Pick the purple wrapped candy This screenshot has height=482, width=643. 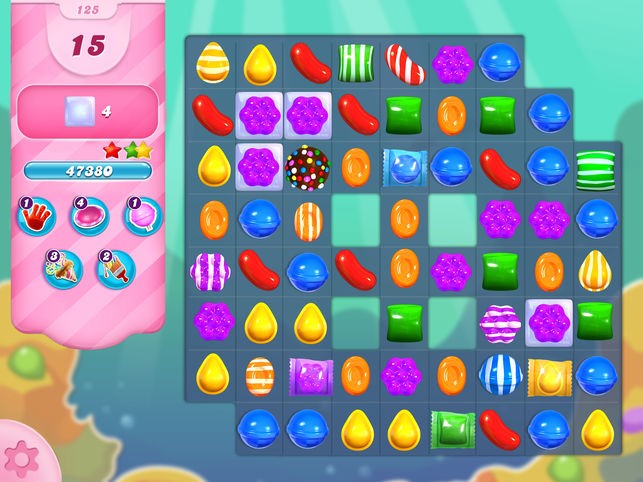(308, 374)
